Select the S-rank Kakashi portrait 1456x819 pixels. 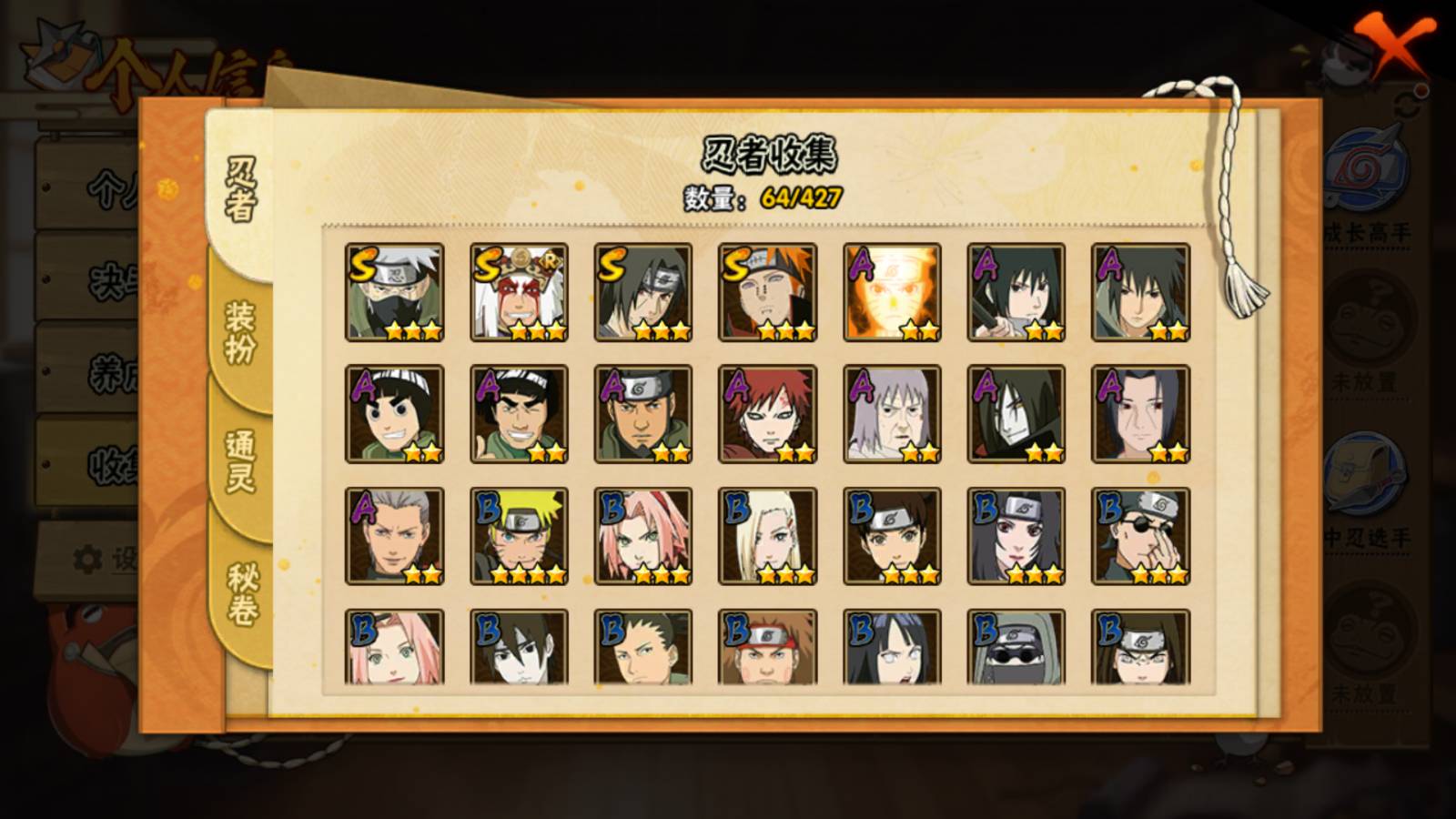395,292
